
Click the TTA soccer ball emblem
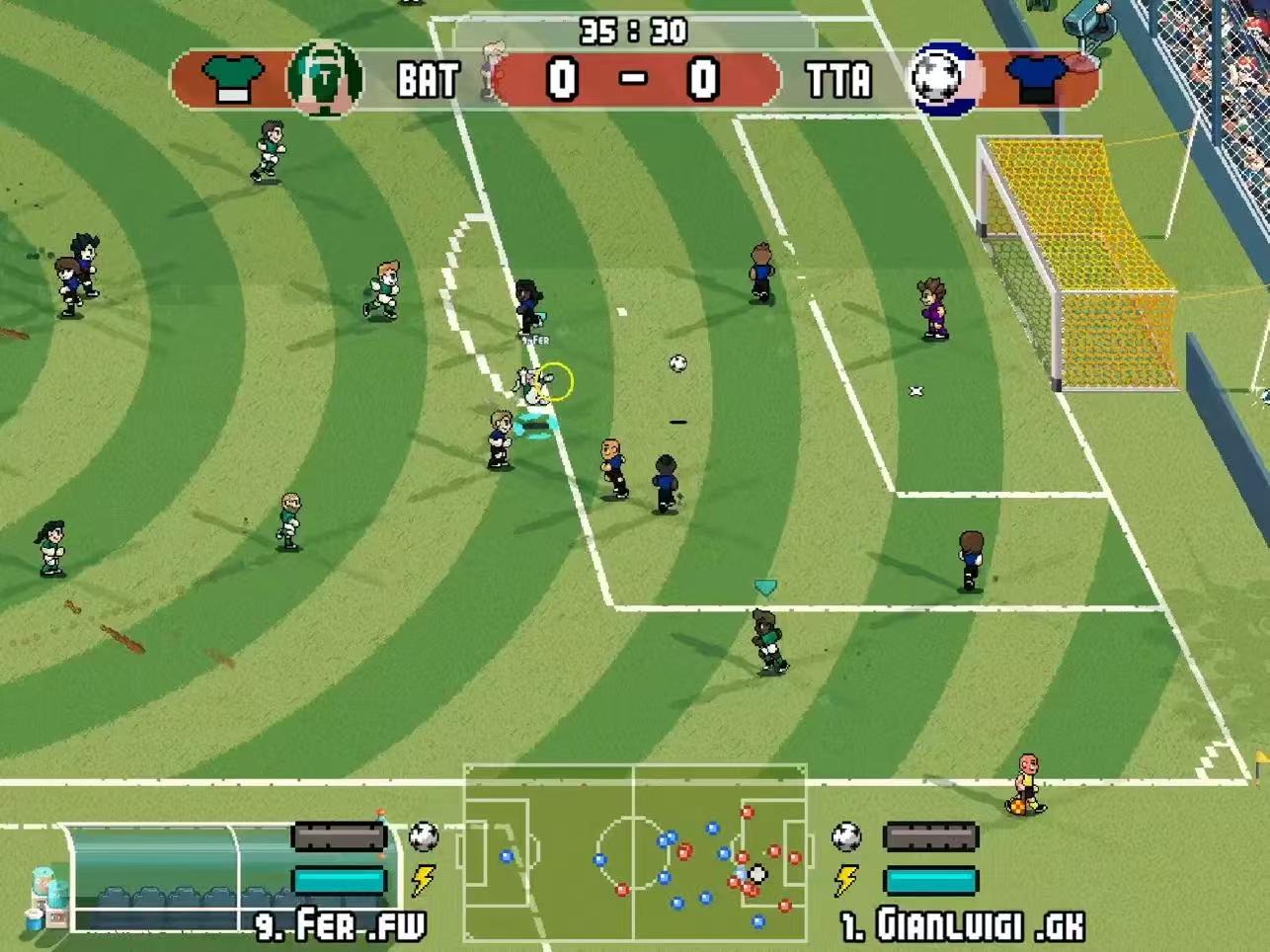pyautogui.click(x=940, y=76)
